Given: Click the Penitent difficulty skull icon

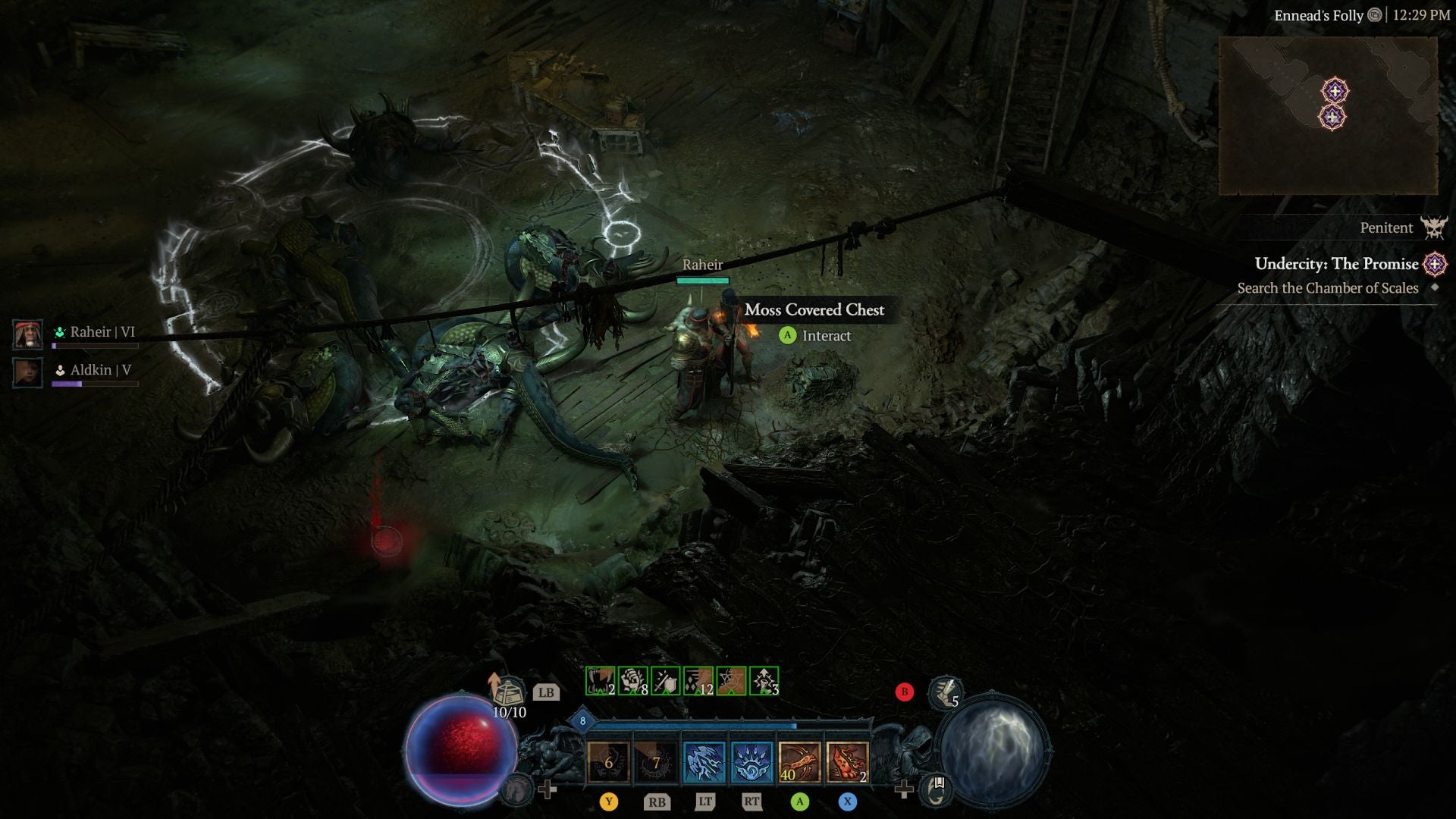Looking at the screenshot, I should 1436,227.
